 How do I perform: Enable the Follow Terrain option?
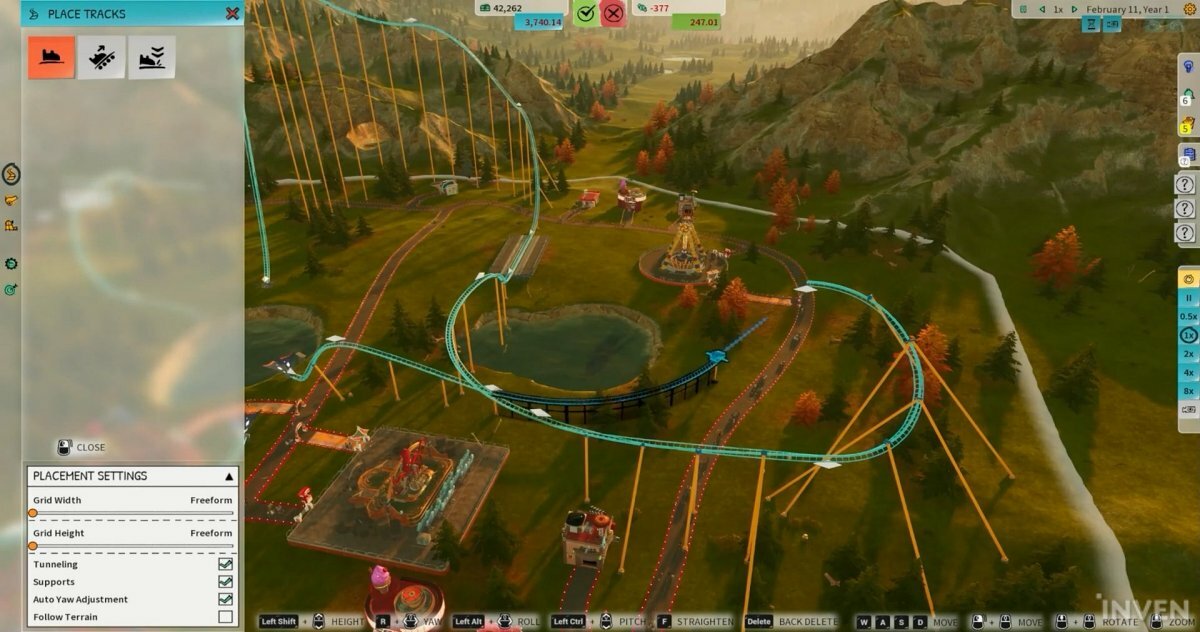coord(225,617)
